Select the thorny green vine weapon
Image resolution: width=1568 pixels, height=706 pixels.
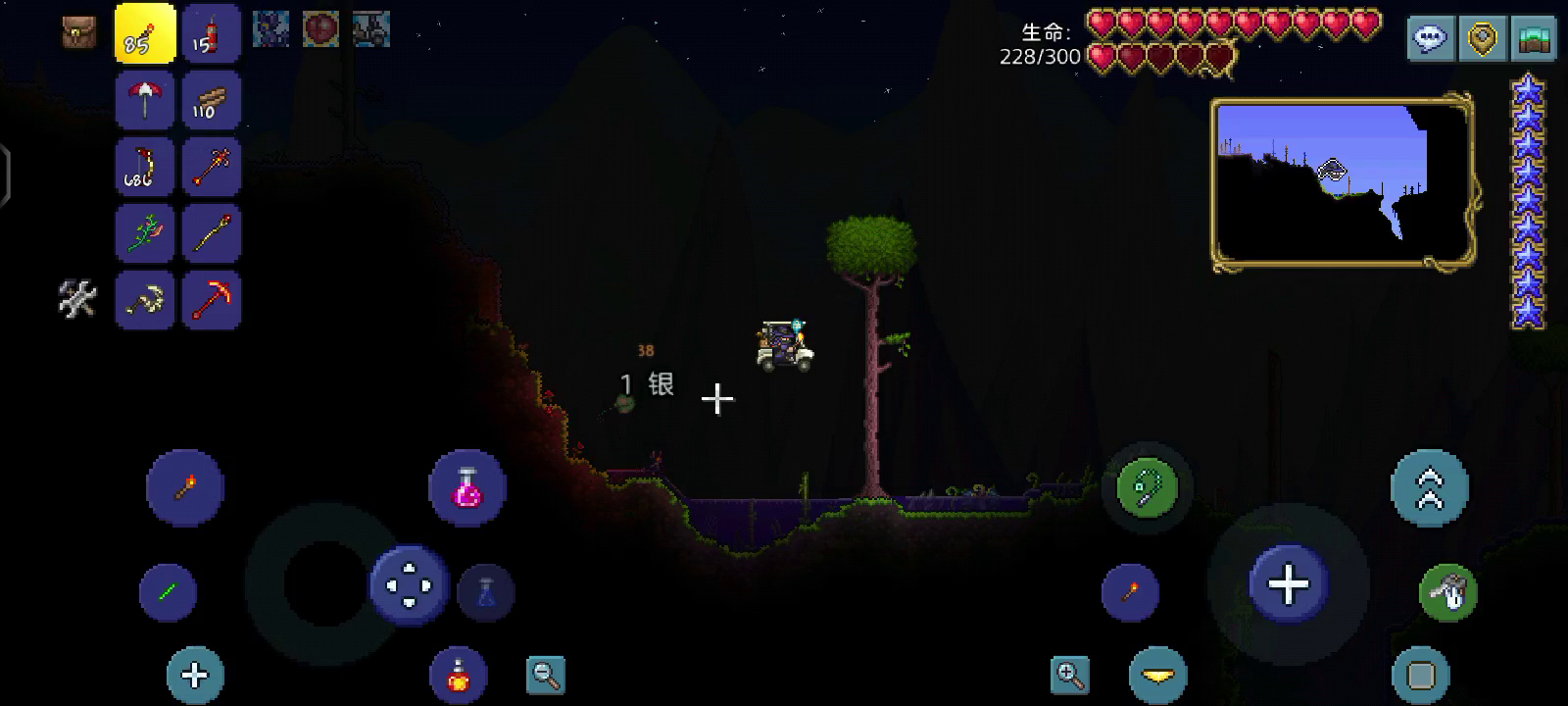coord(145,232)
